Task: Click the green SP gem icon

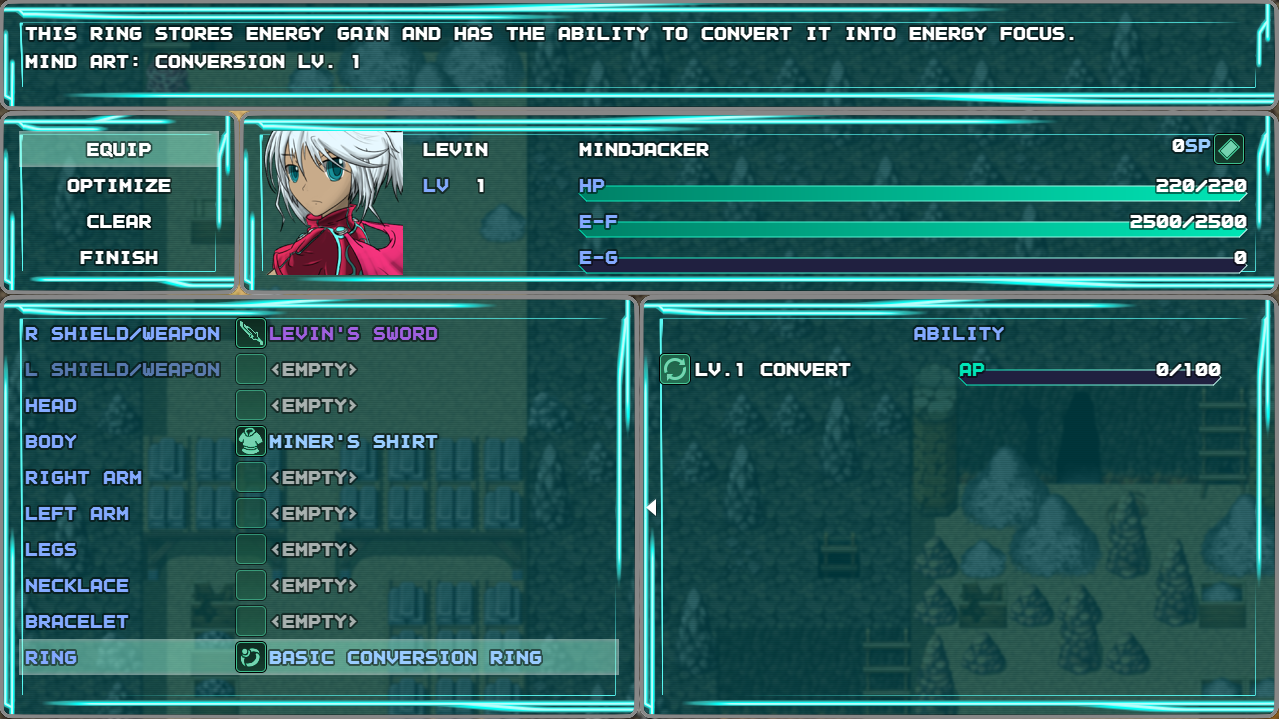Action: pos(1229,149)
